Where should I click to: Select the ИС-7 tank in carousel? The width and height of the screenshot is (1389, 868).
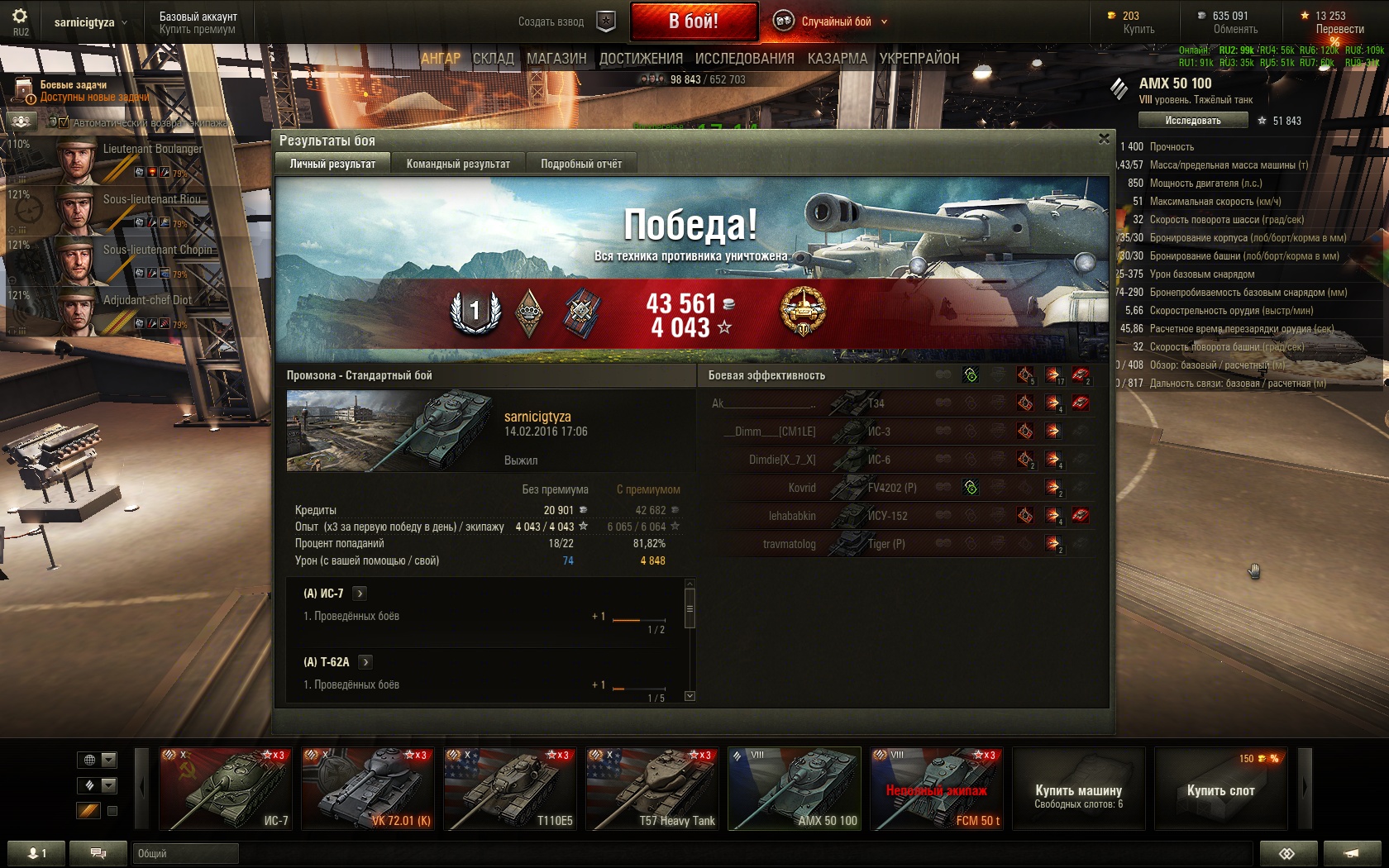(x=224, y=789)
